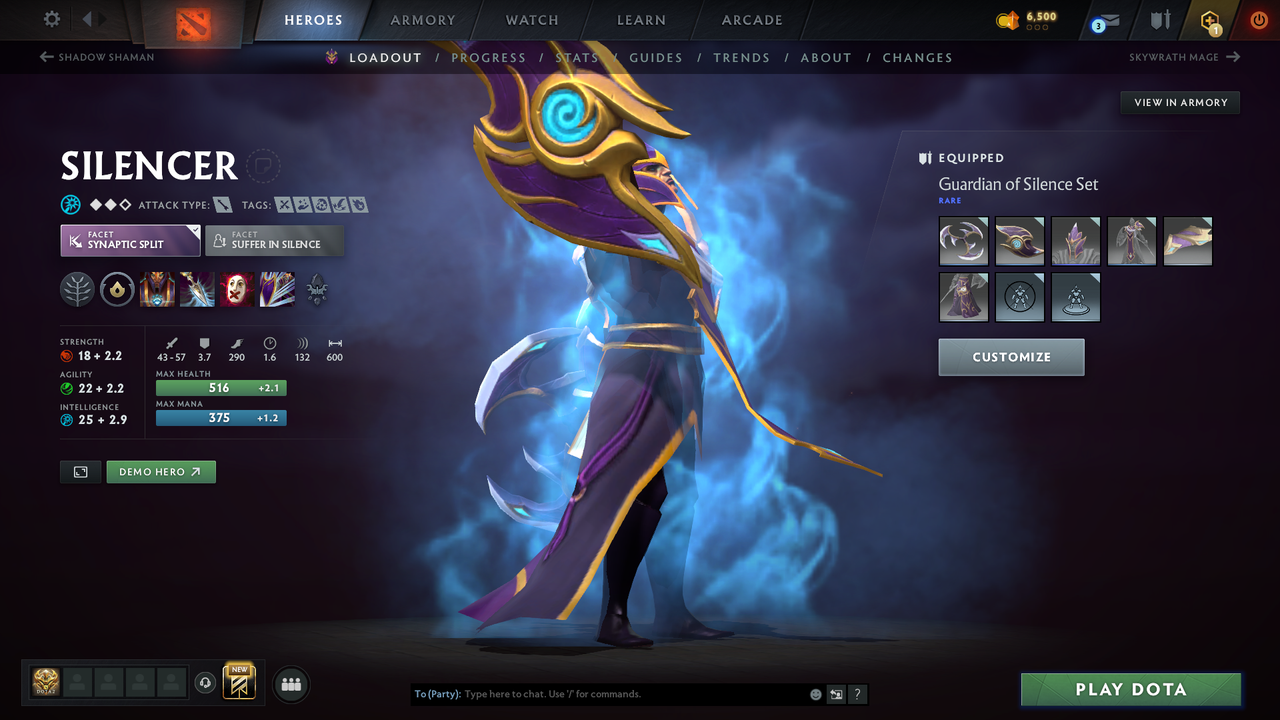1280x720 pixels.
Task: Toggle the Synaptic Split facet selection
Action: coord(130,241)
